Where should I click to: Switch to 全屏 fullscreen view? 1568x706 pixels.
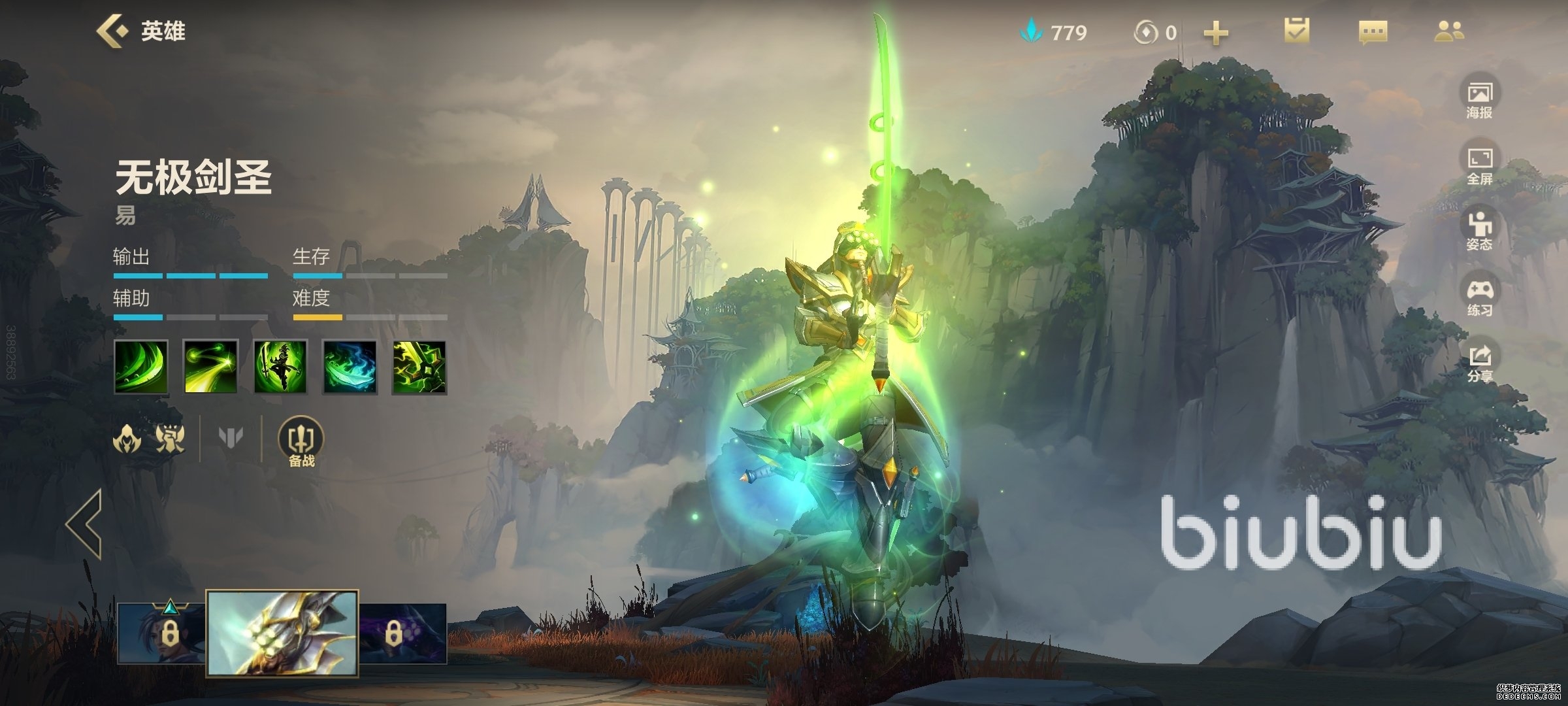[1480, 166]
